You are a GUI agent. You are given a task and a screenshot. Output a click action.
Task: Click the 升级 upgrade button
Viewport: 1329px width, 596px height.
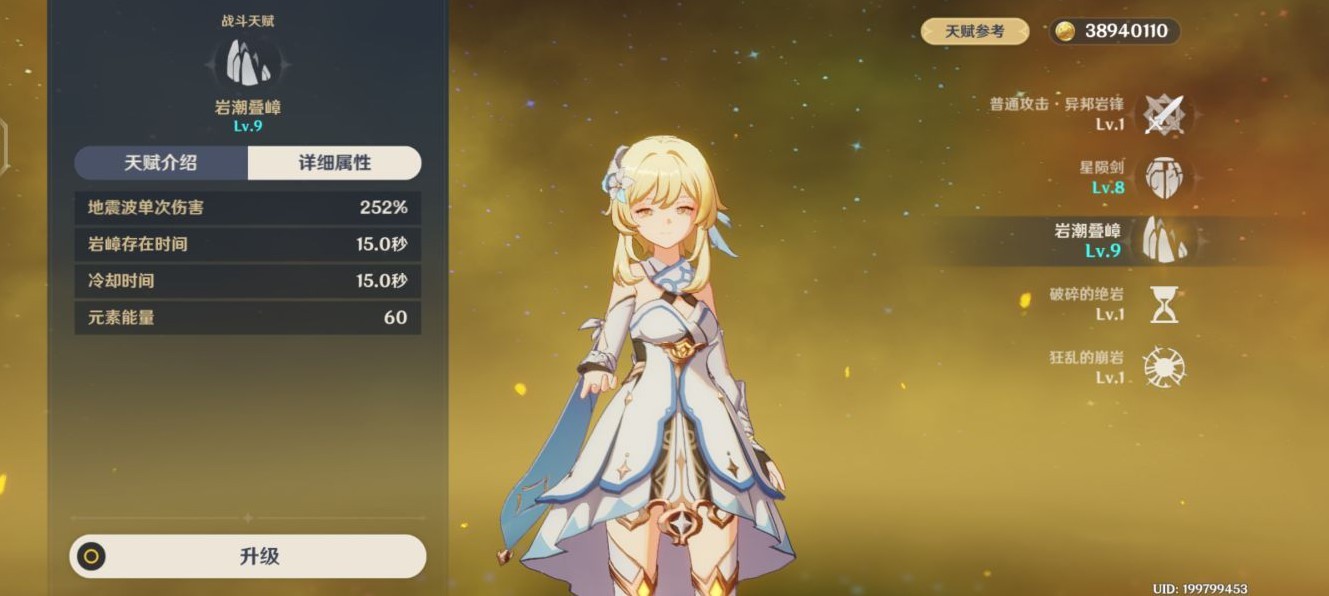[x=248, y=557]
